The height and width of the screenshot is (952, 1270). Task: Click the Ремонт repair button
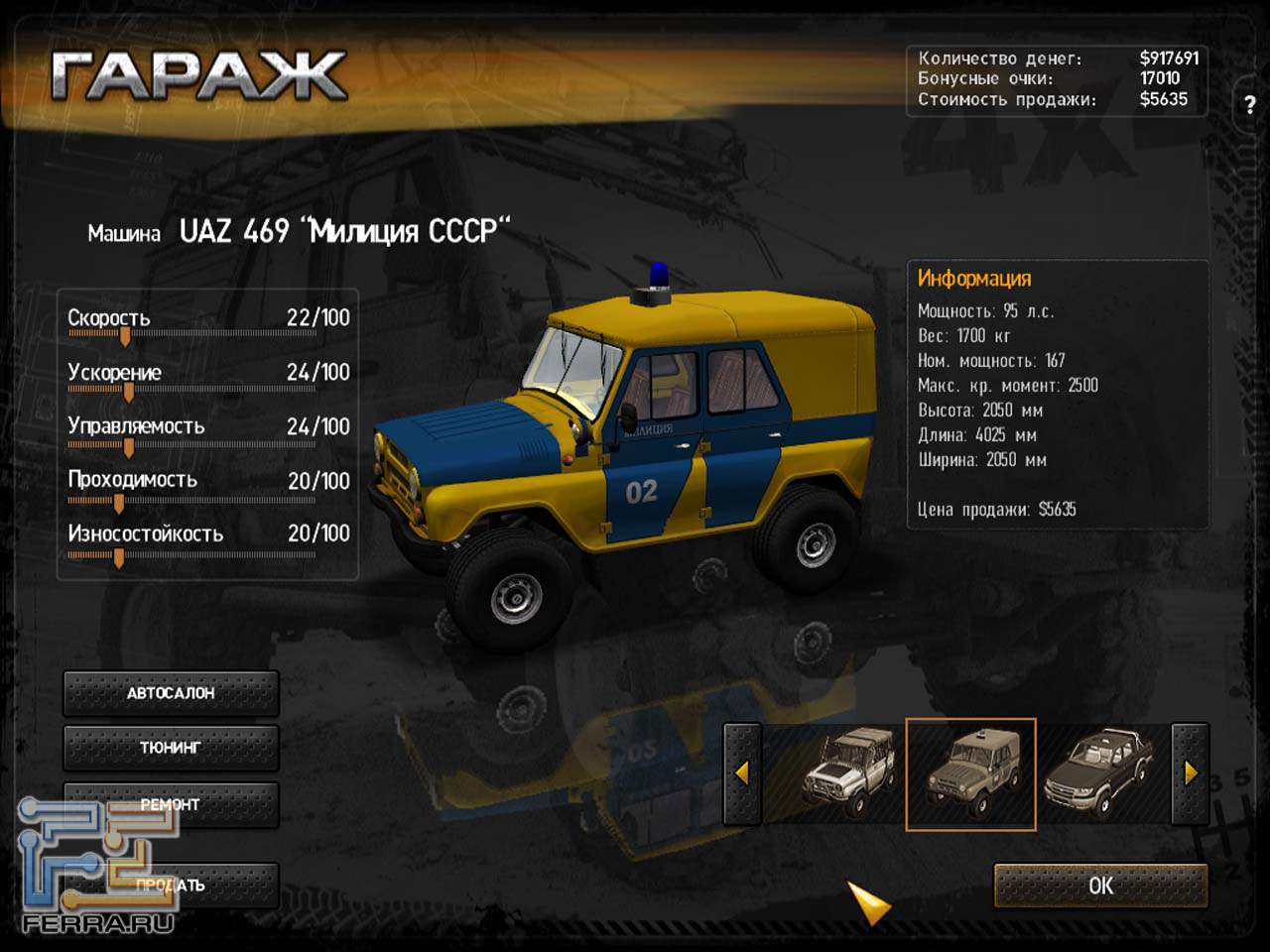171,804
